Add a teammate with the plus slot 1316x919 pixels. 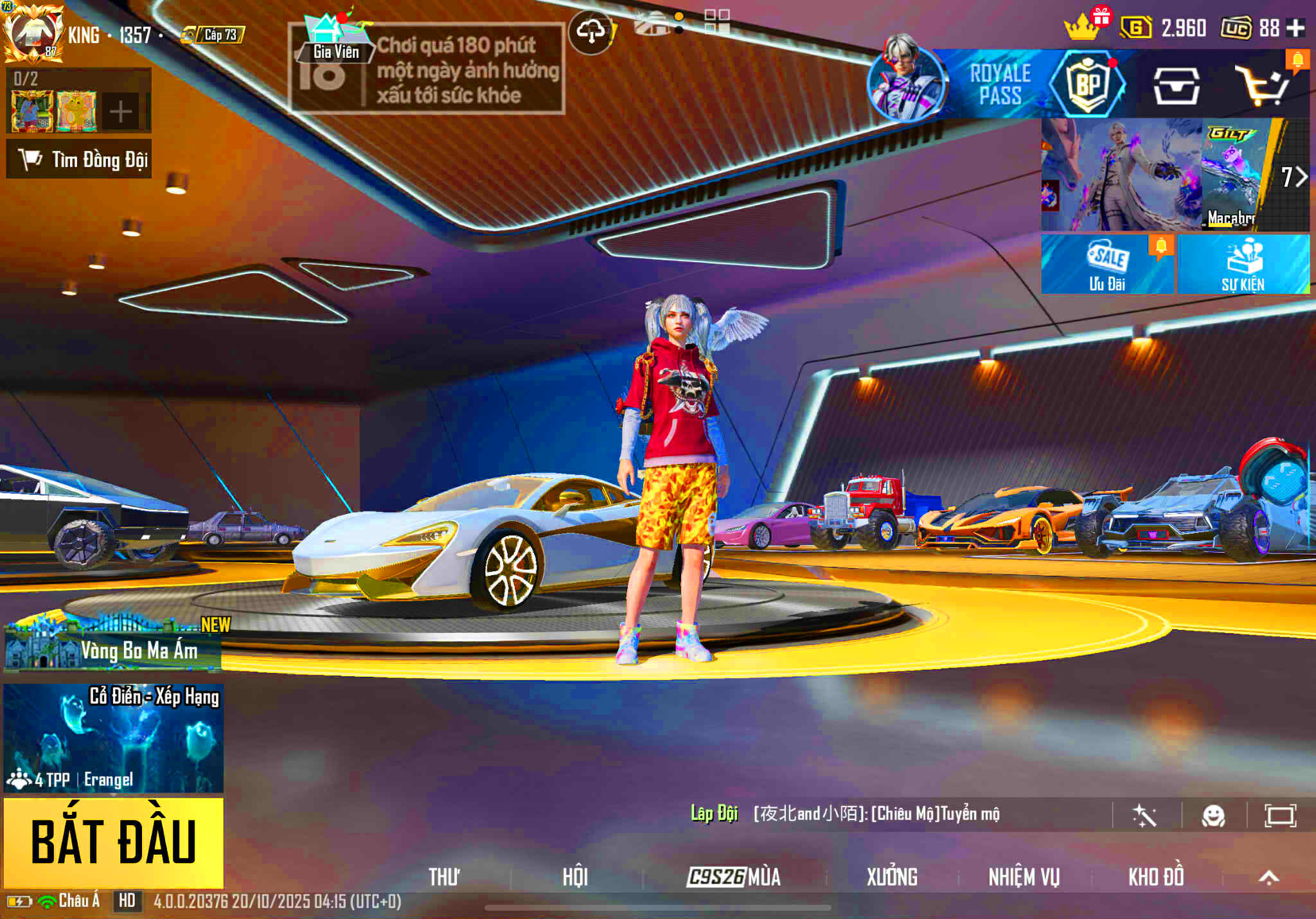(120, 112)
